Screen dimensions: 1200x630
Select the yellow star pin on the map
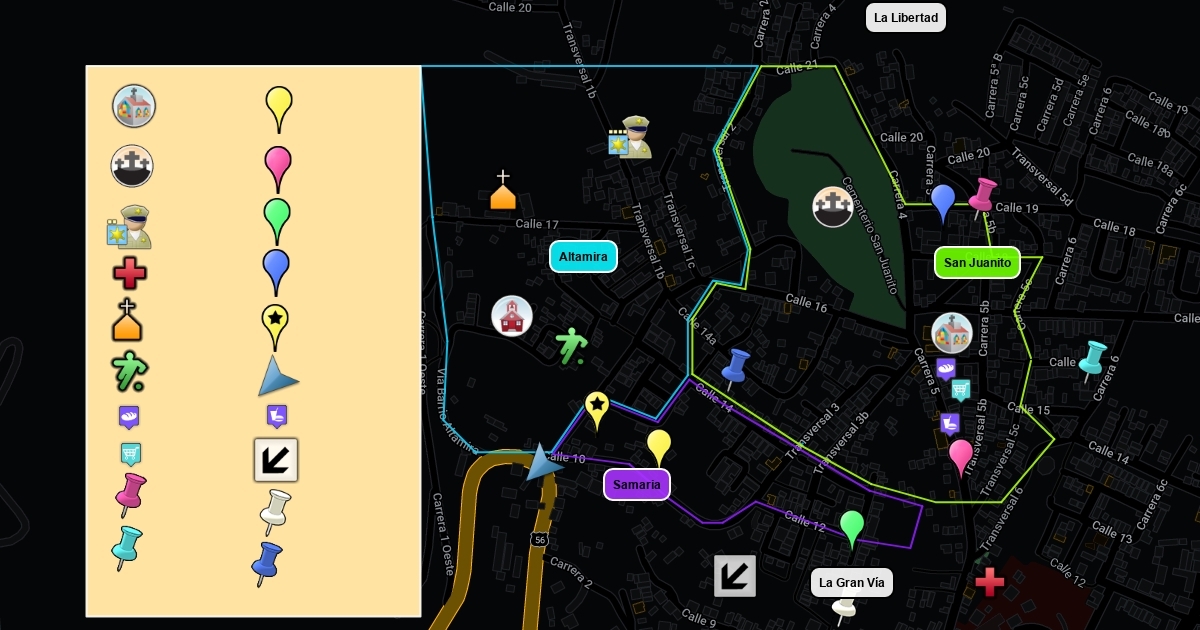click(597, 407)
